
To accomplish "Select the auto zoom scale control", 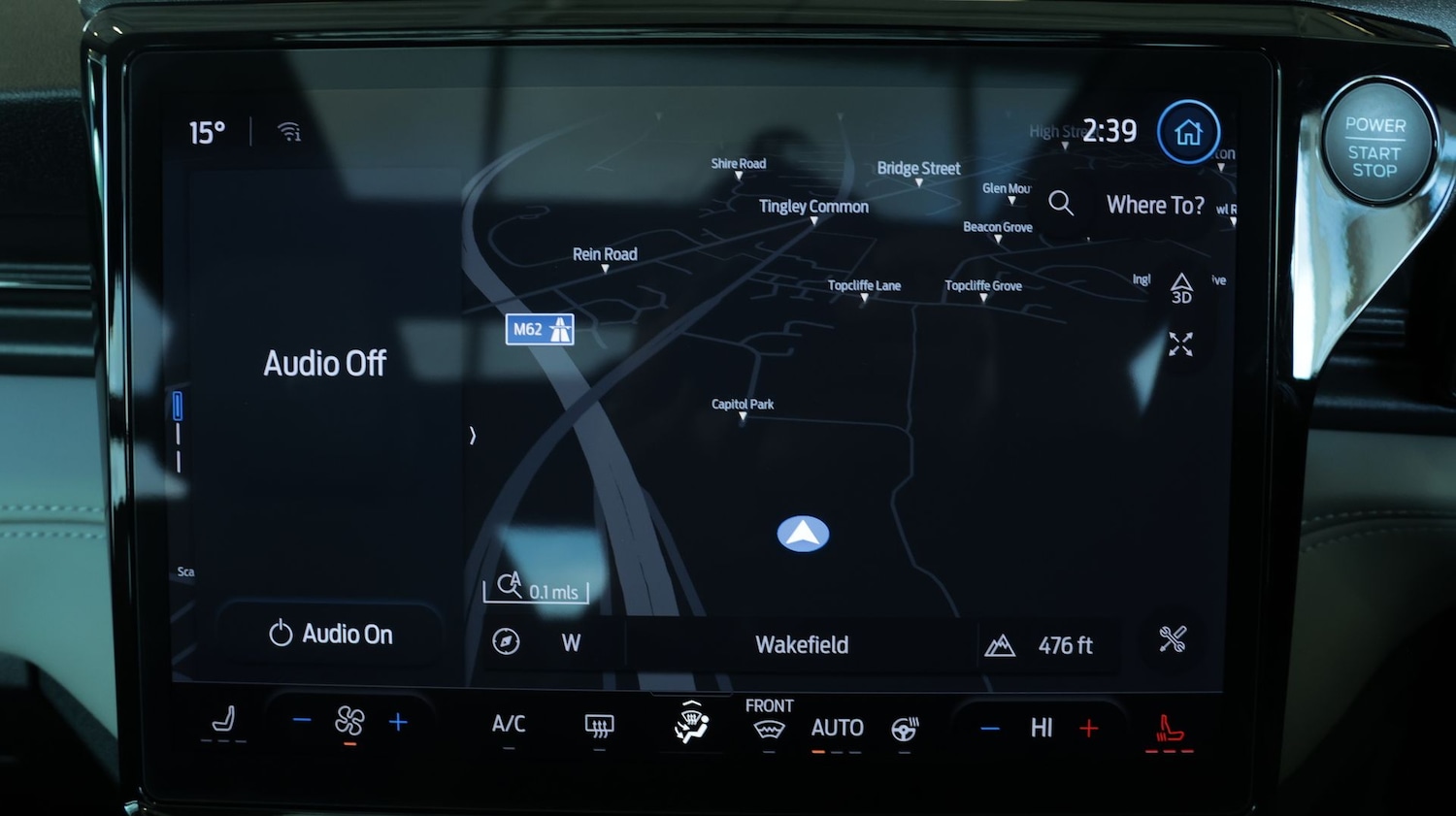I will point(535,586).
